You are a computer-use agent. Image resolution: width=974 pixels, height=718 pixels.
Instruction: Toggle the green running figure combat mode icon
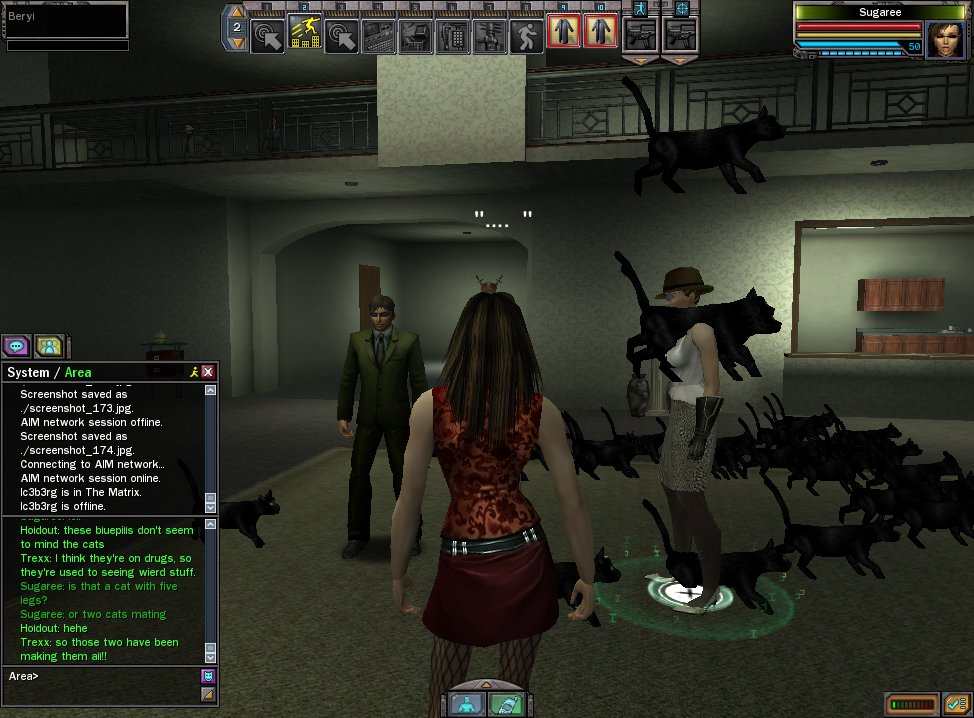pos(639,8)
